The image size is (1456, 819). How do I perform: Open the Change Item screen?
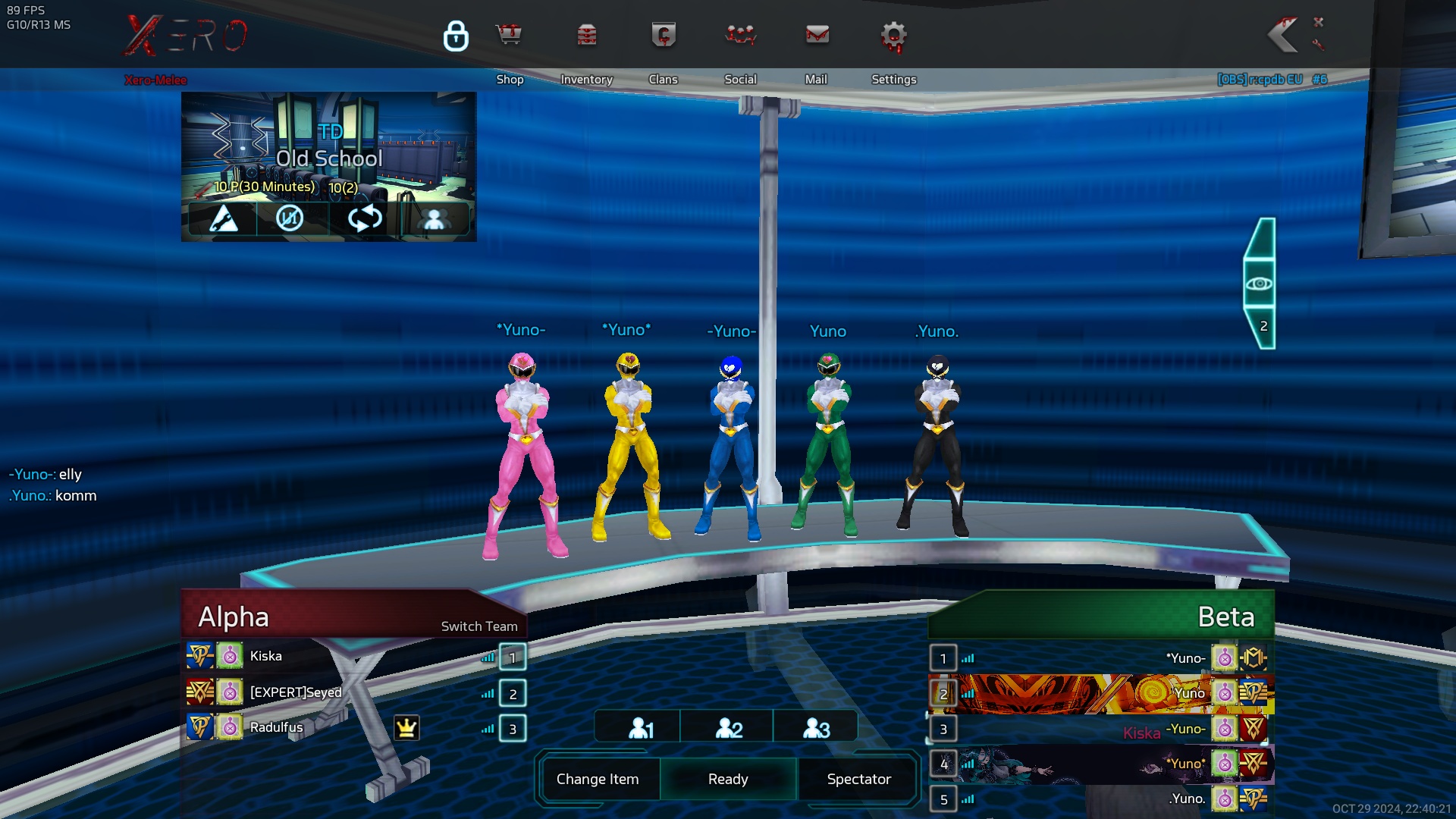click(x=598, y=779)
